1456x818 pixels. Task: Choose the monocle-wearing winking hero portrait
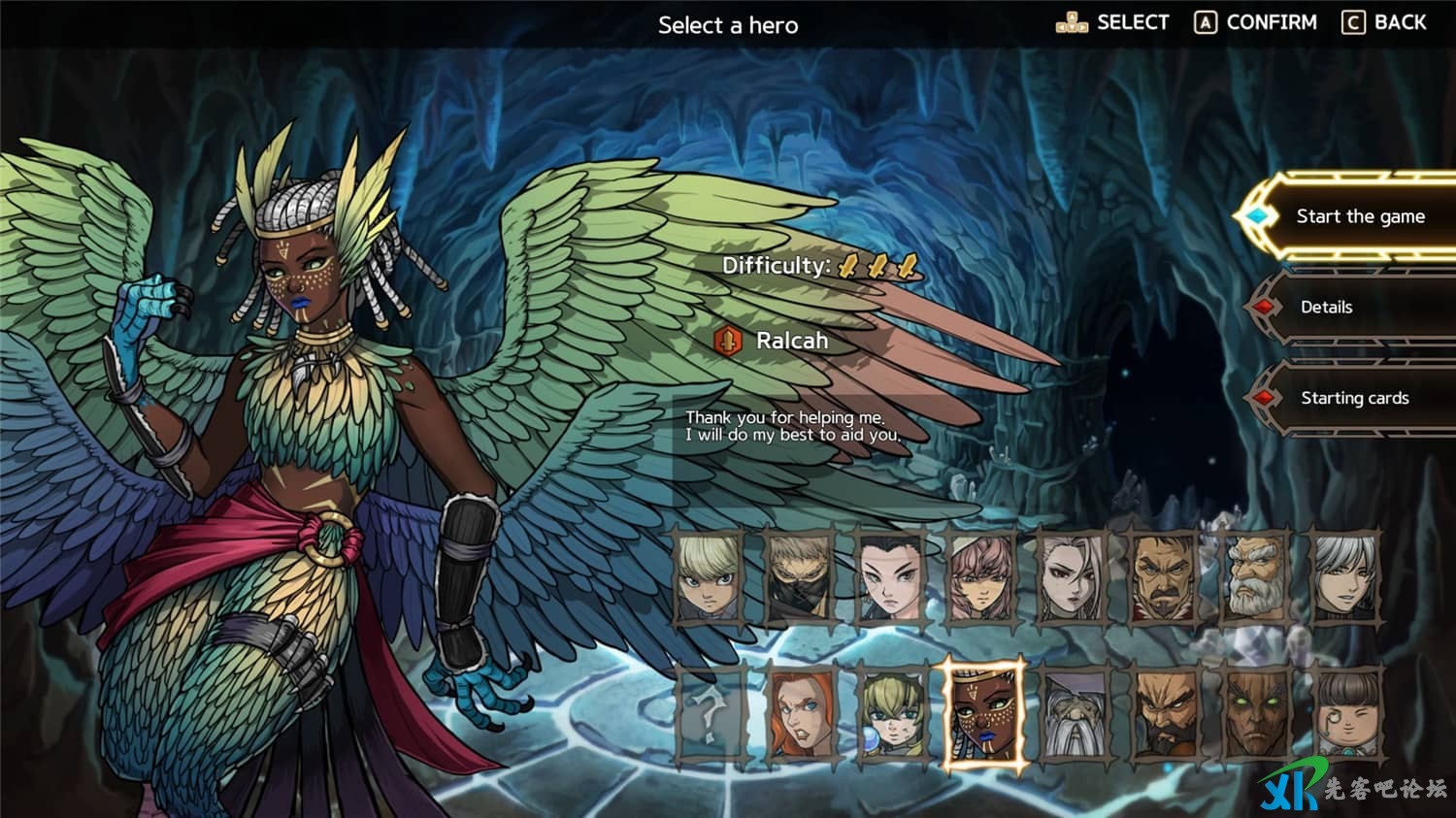click(1345, 716)
